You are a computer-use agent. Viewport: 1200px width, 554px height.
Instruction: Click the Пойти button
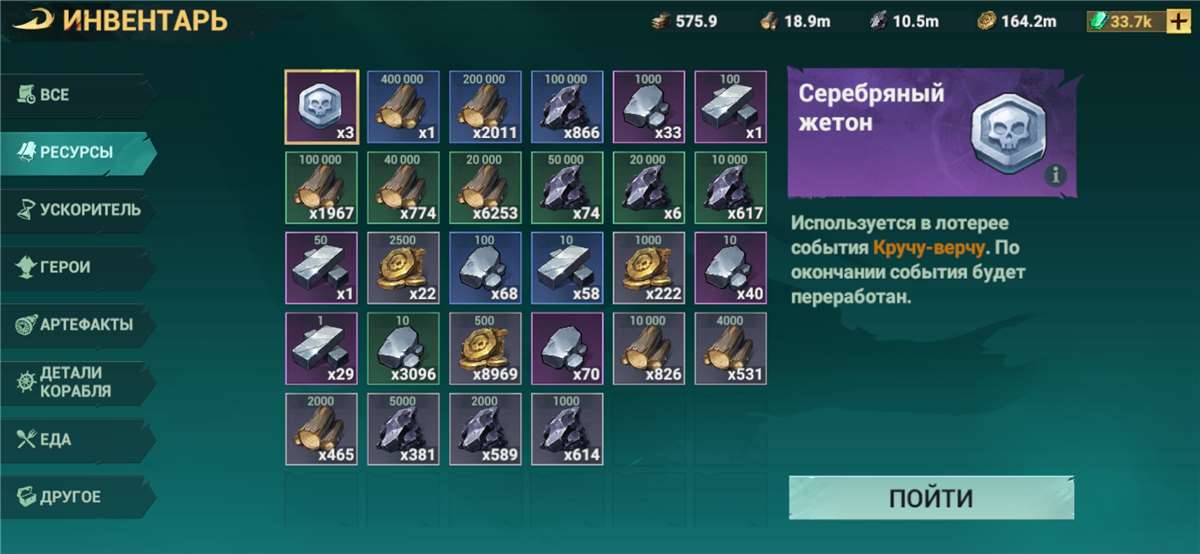(x=931, y=498)
